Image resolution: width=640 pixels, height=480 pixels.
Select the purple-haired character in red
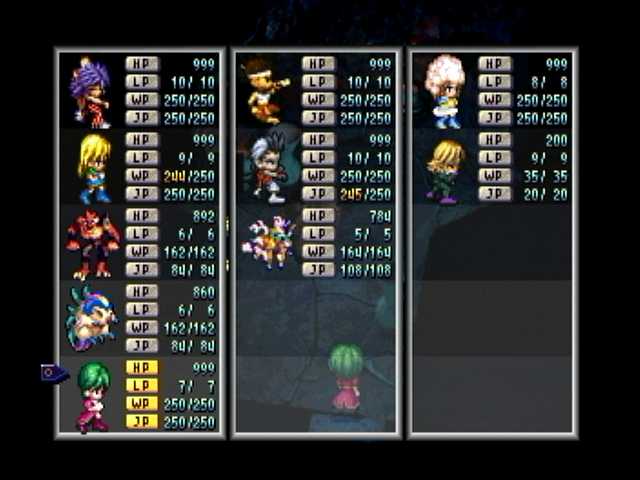(x=90, y=92)
